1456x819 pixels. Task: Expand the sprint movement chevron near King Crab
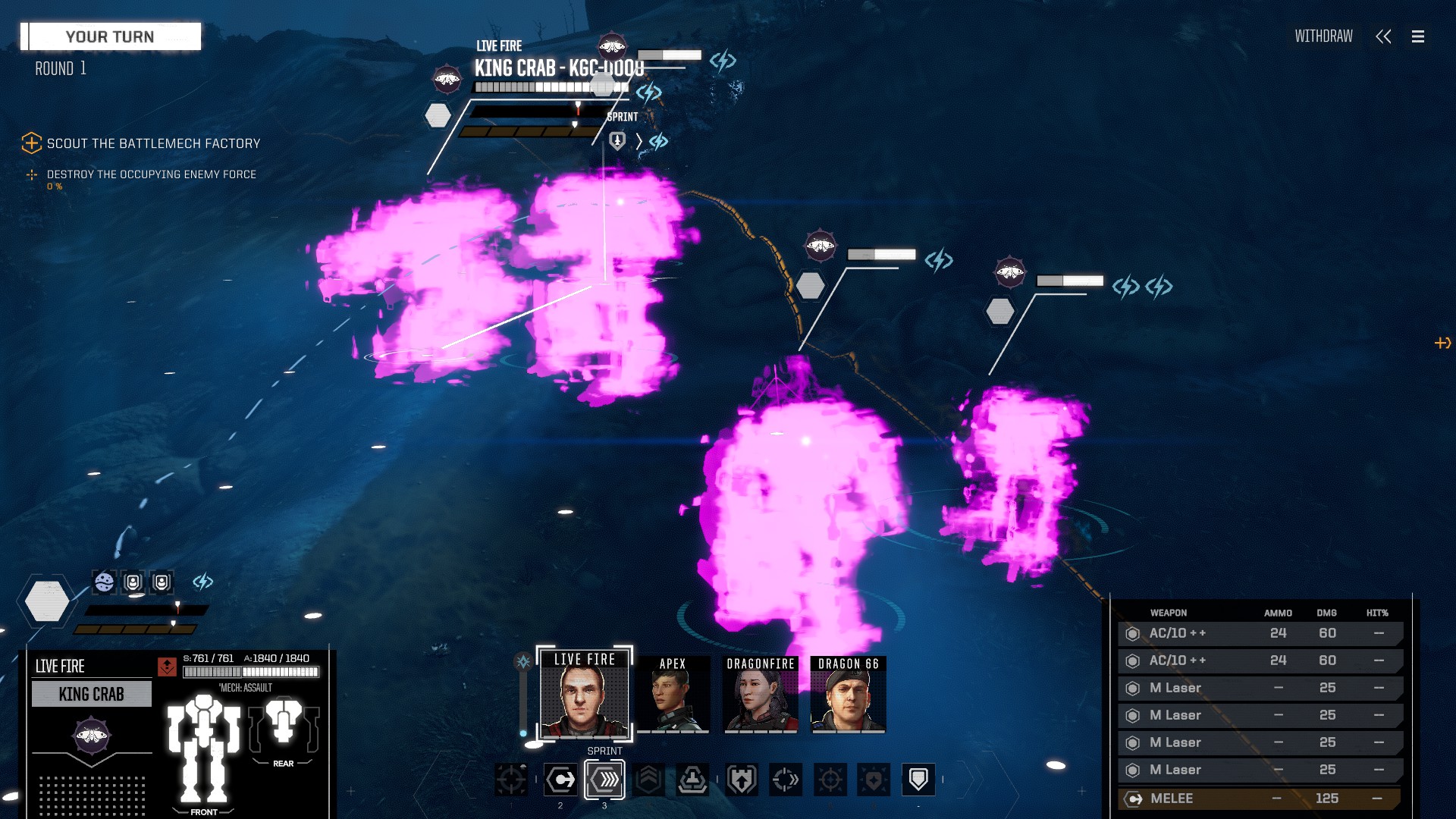(x=641, y=141)
